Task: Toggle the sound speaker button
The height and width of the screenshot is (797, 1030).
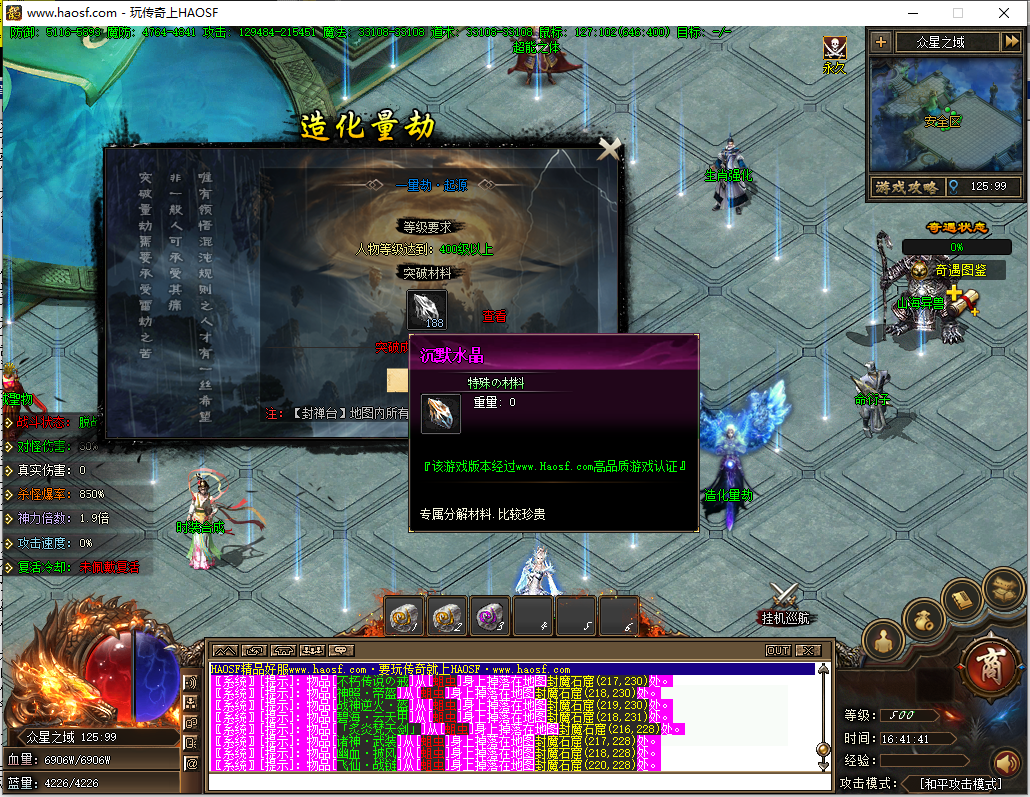Action: [x=1004, y=764]
